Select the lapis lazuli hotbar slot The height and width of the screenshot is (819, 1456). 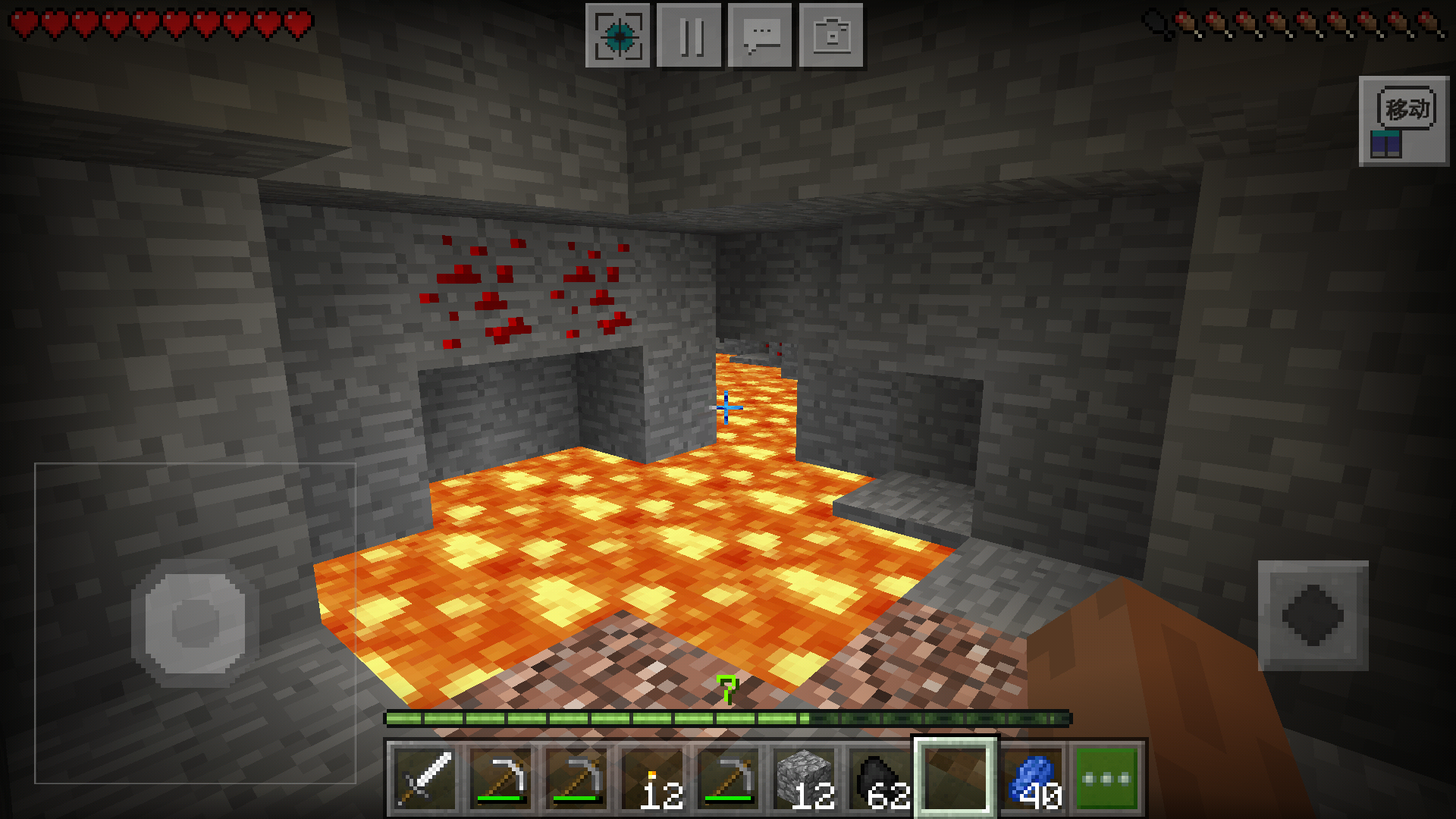pos(1032,779)
